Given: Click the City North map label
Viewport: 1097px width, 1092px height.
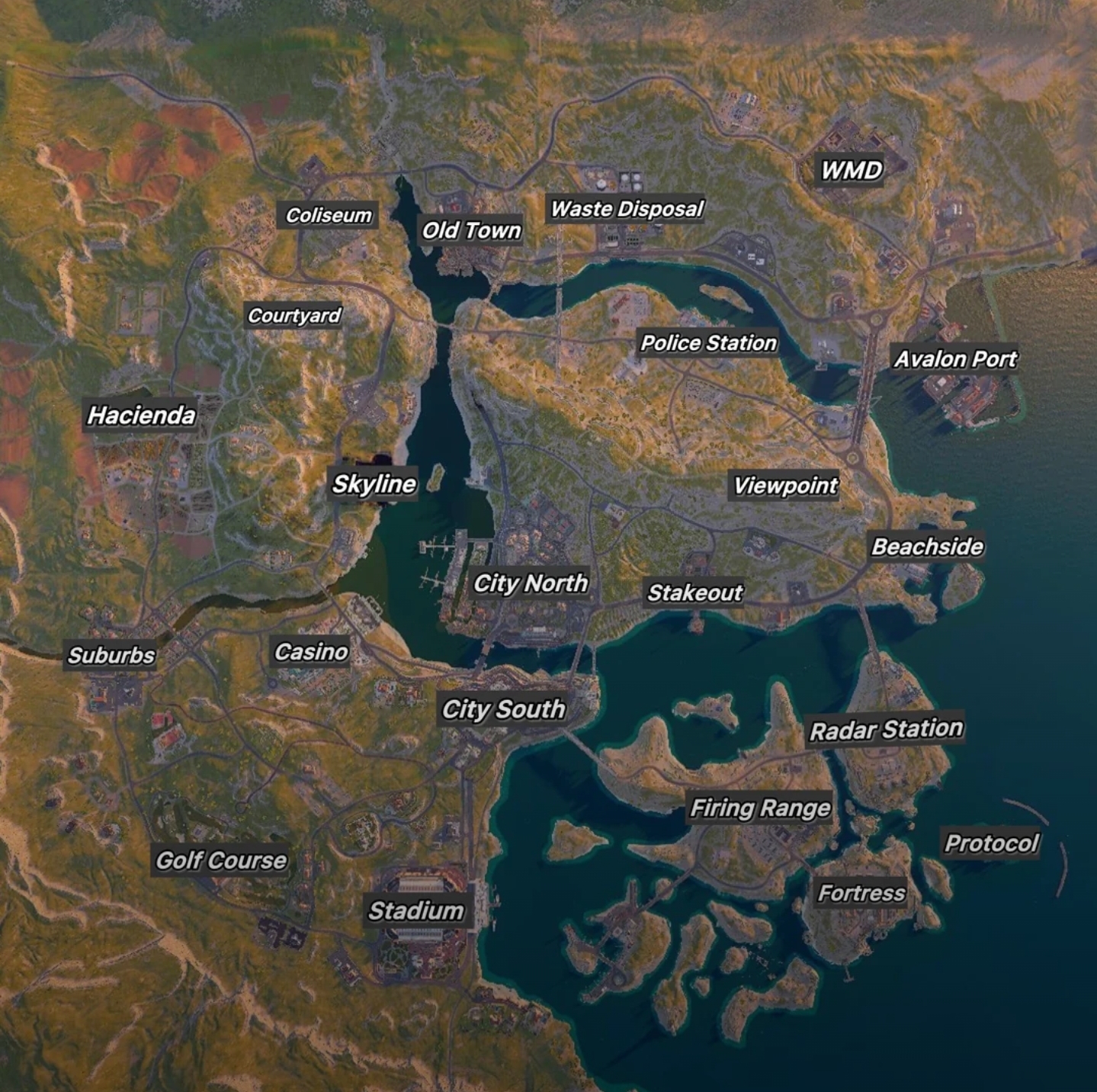Looking at the screenshot, I should click(531, 583).
